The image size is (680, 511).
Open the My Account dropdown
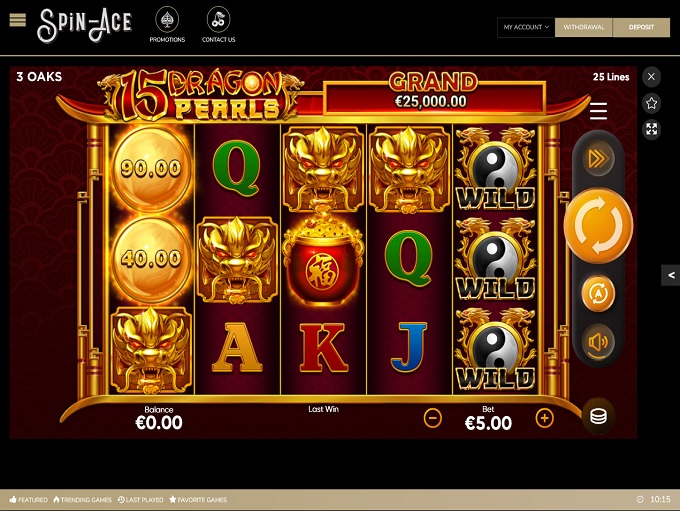(526, 28)
